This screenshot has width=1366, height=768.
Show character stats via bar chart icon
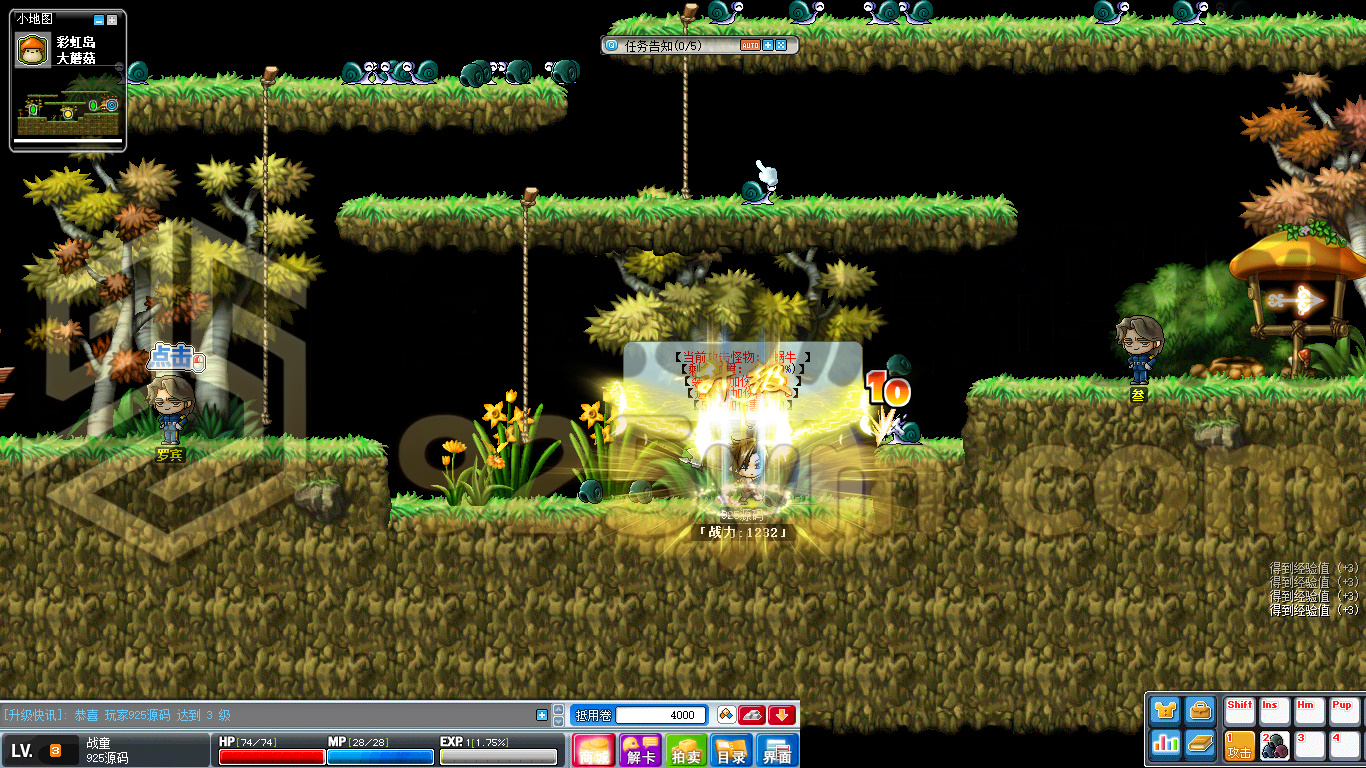click(x=1166, y=743)
